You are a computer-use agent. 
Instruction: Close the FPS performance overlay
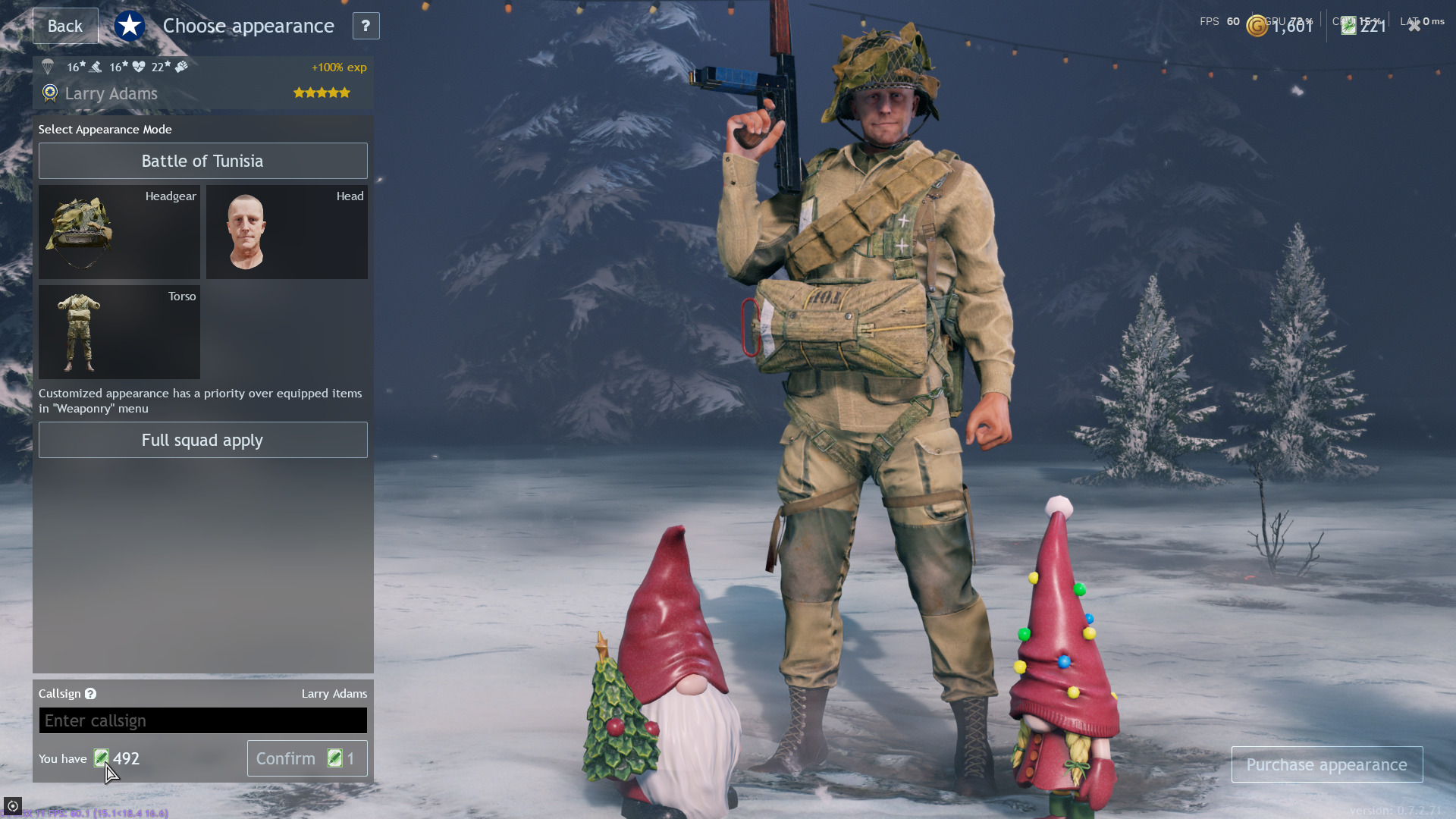pyautogui.click(x=1414, y=25)
